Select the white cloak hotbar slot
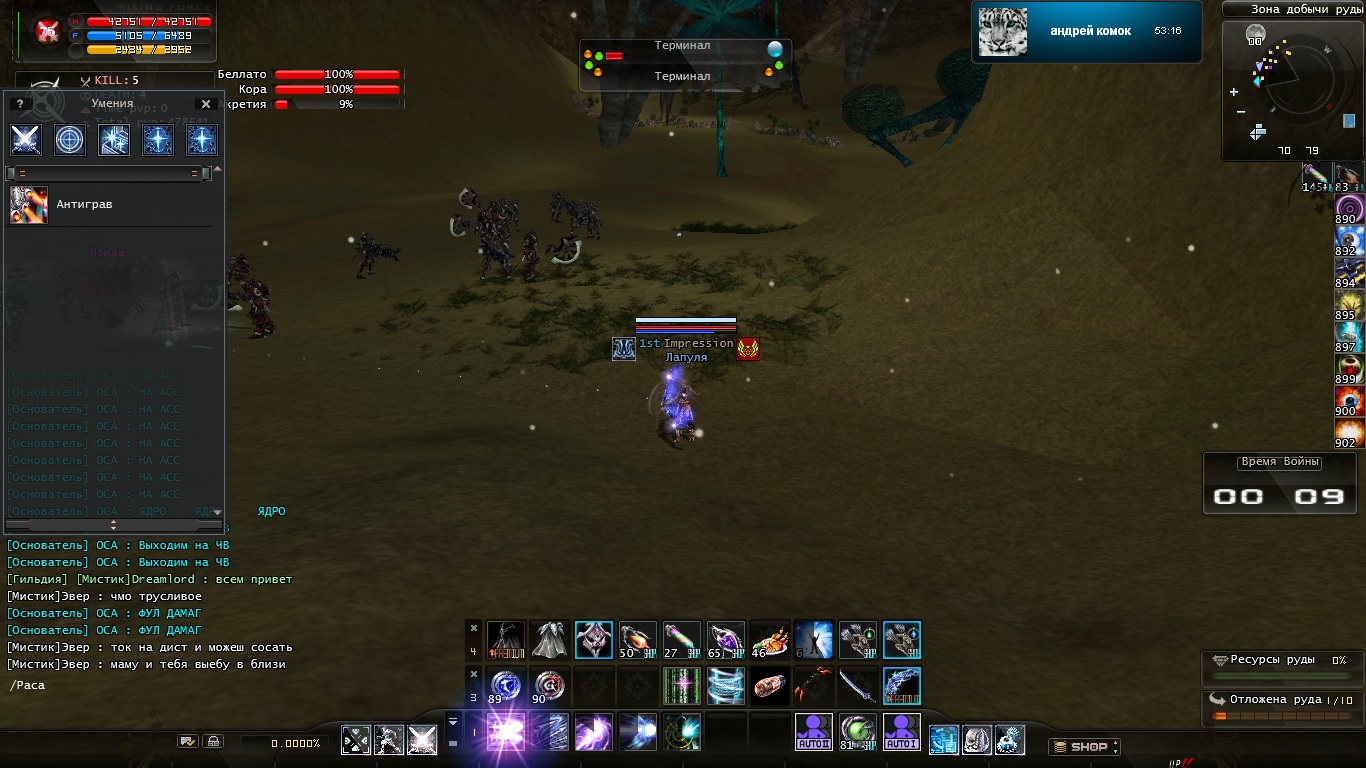 (x=549, y=640)
